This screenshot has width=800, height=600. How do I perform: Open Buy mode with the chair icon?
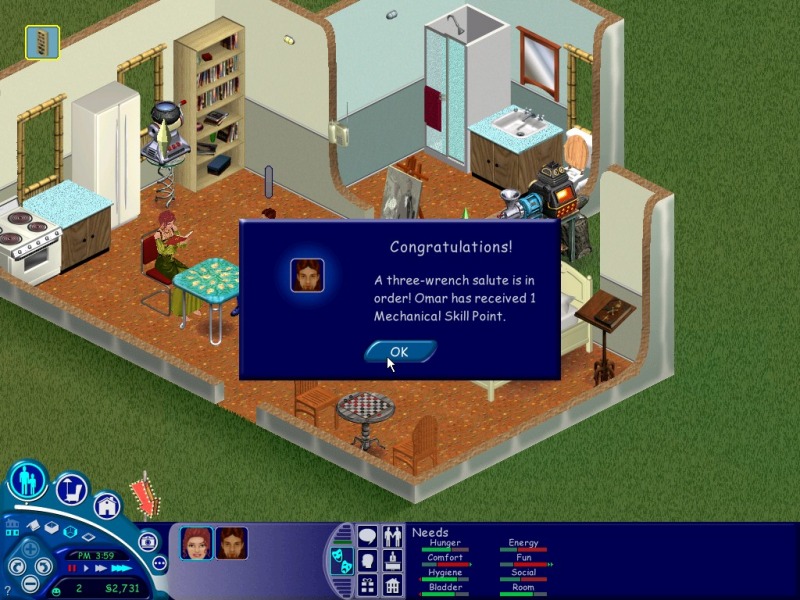[x=71, y=491]
